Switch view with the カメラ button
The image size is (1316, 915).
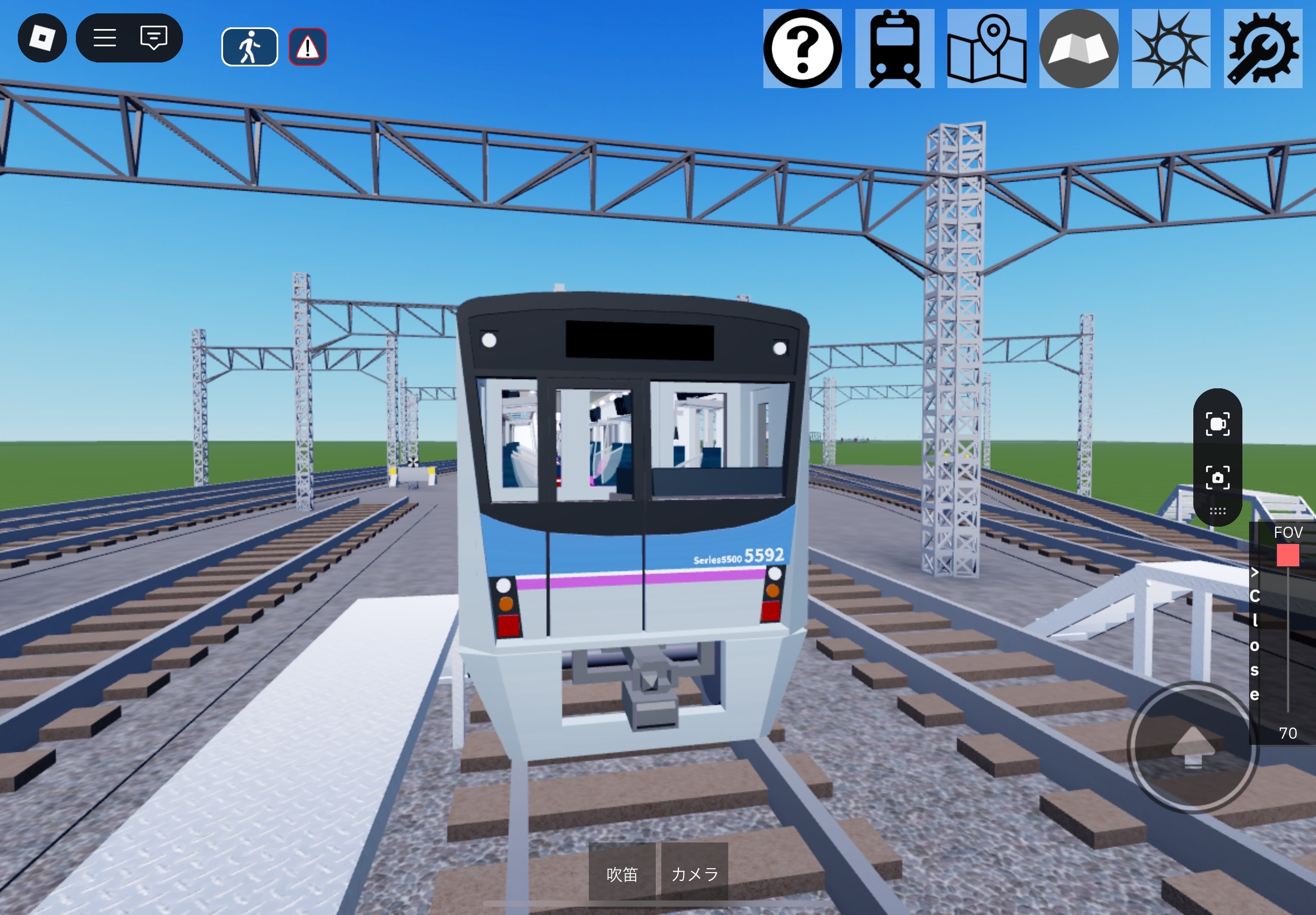[x=694, y=874]
